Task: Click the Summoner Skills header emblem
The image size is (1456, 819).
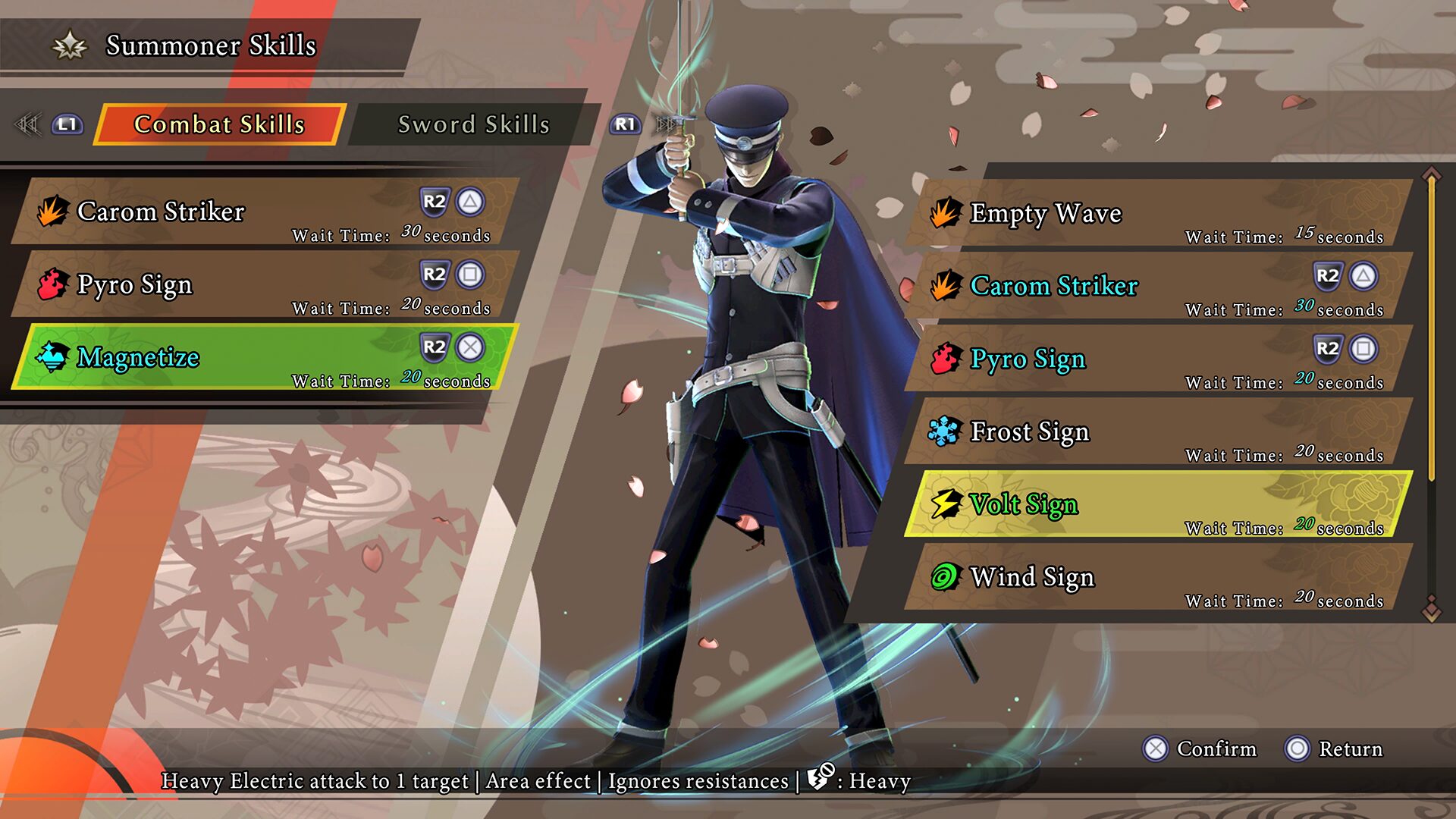Action: [69, 45]
